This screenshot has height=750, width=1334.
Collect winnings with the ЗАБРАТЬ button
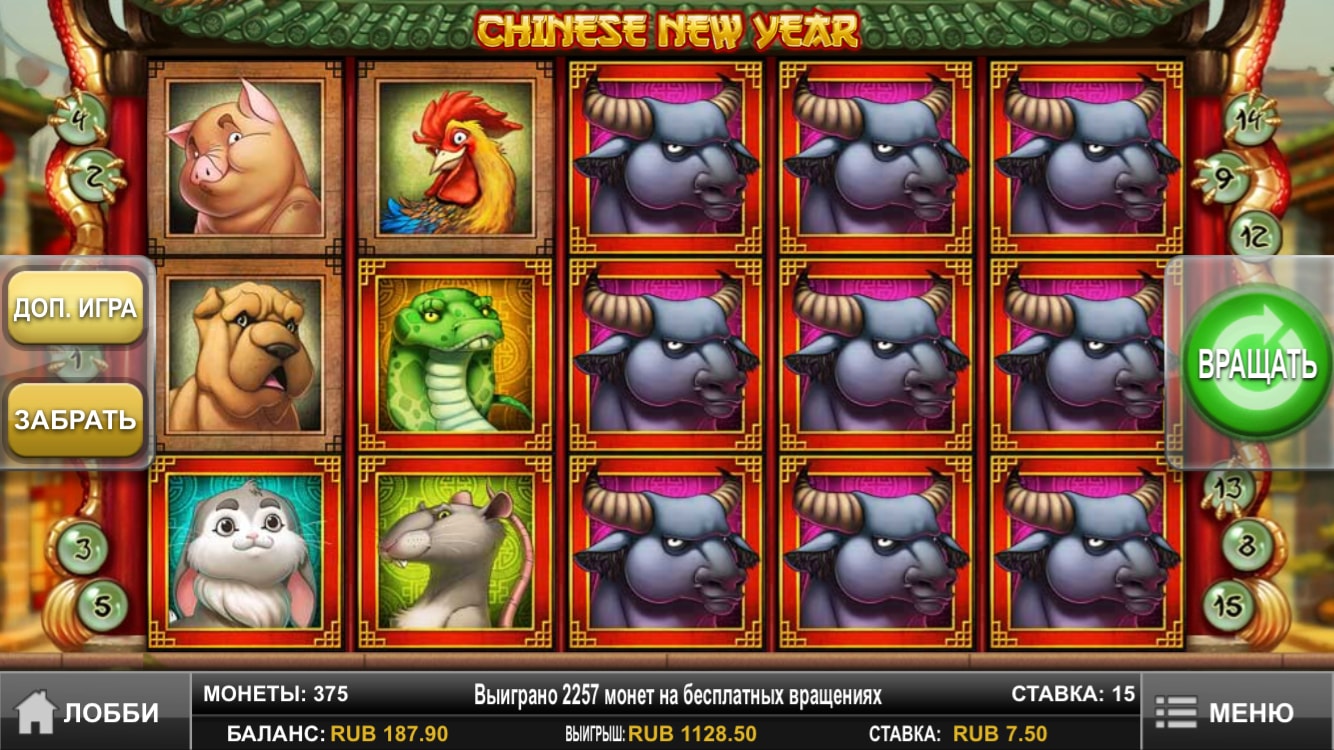point(75,419)
